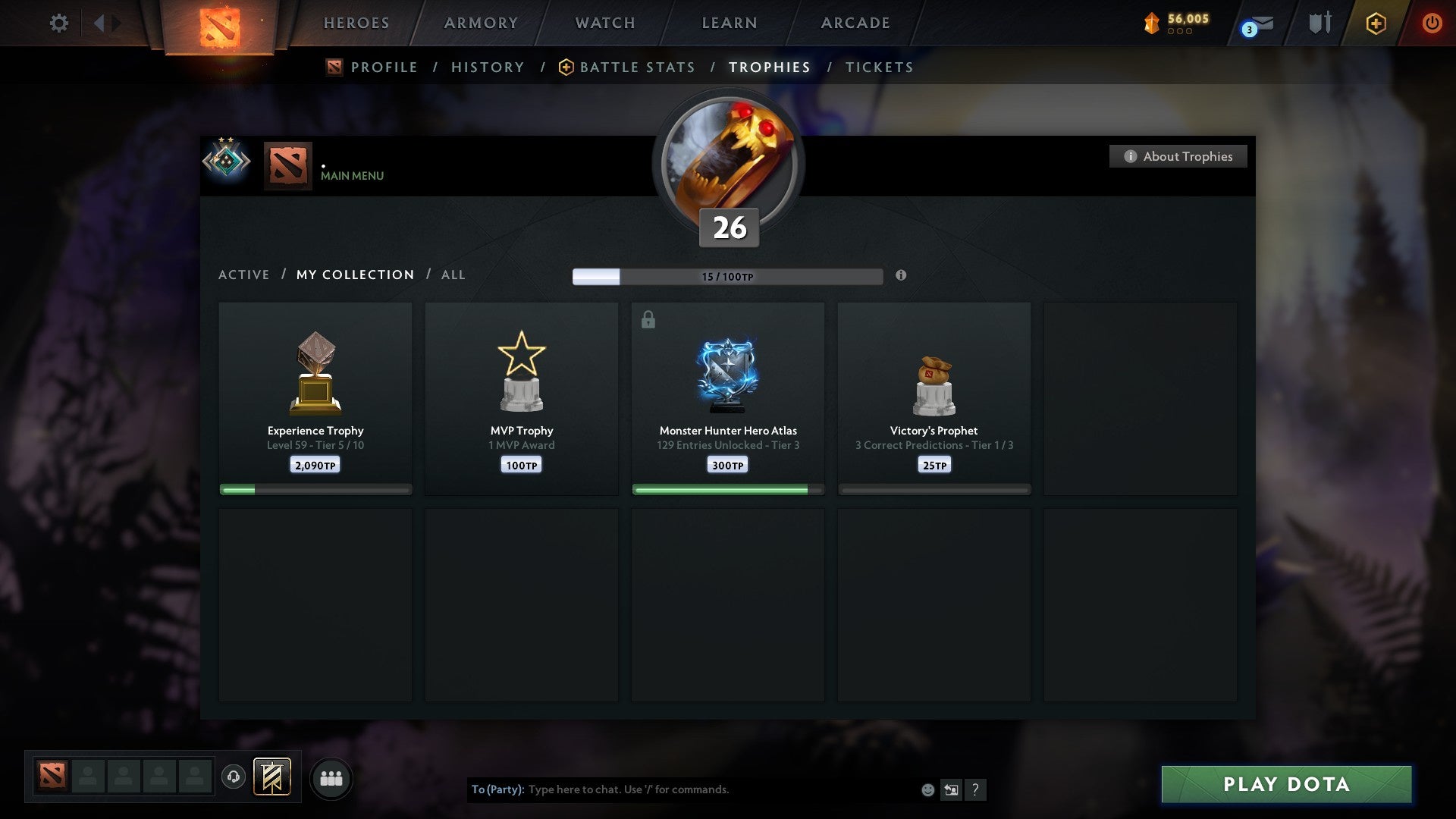The height and width of the screenshot is (819, 1456).
Task: Click the About Trophies button
Action: [x=1178, y=156]
